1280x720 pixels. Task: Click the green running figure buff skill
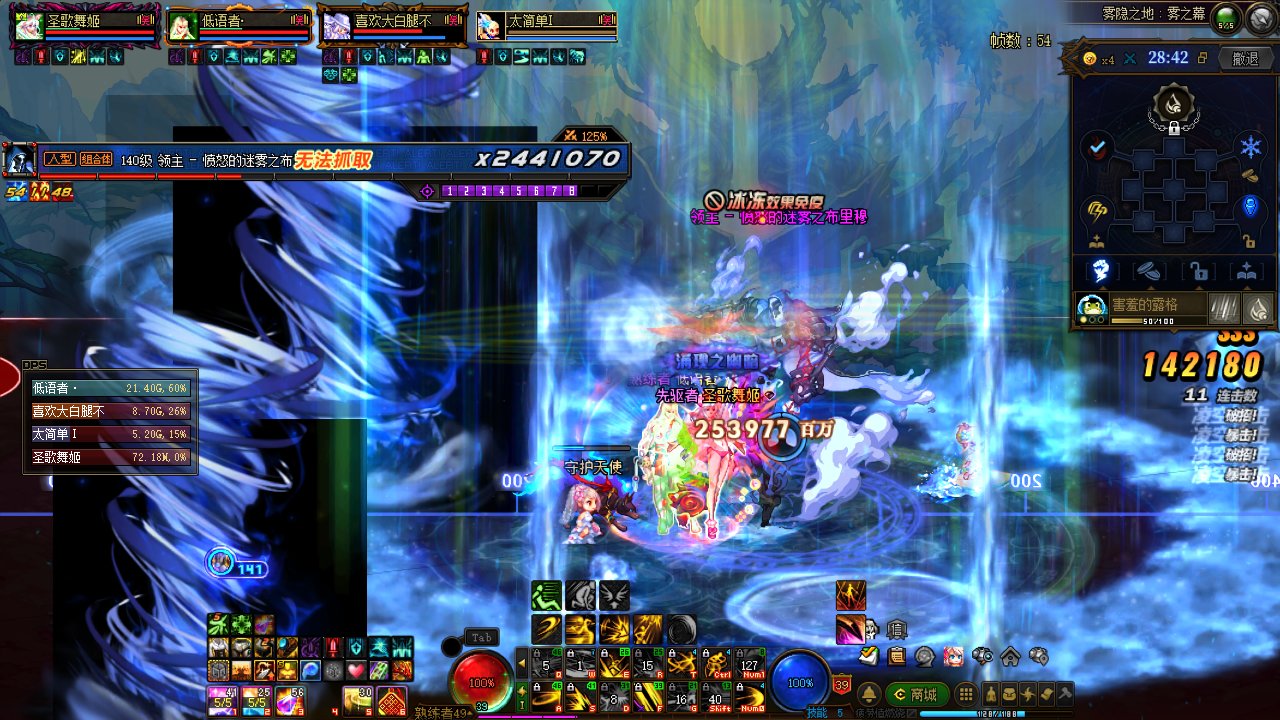click(546, 595)
